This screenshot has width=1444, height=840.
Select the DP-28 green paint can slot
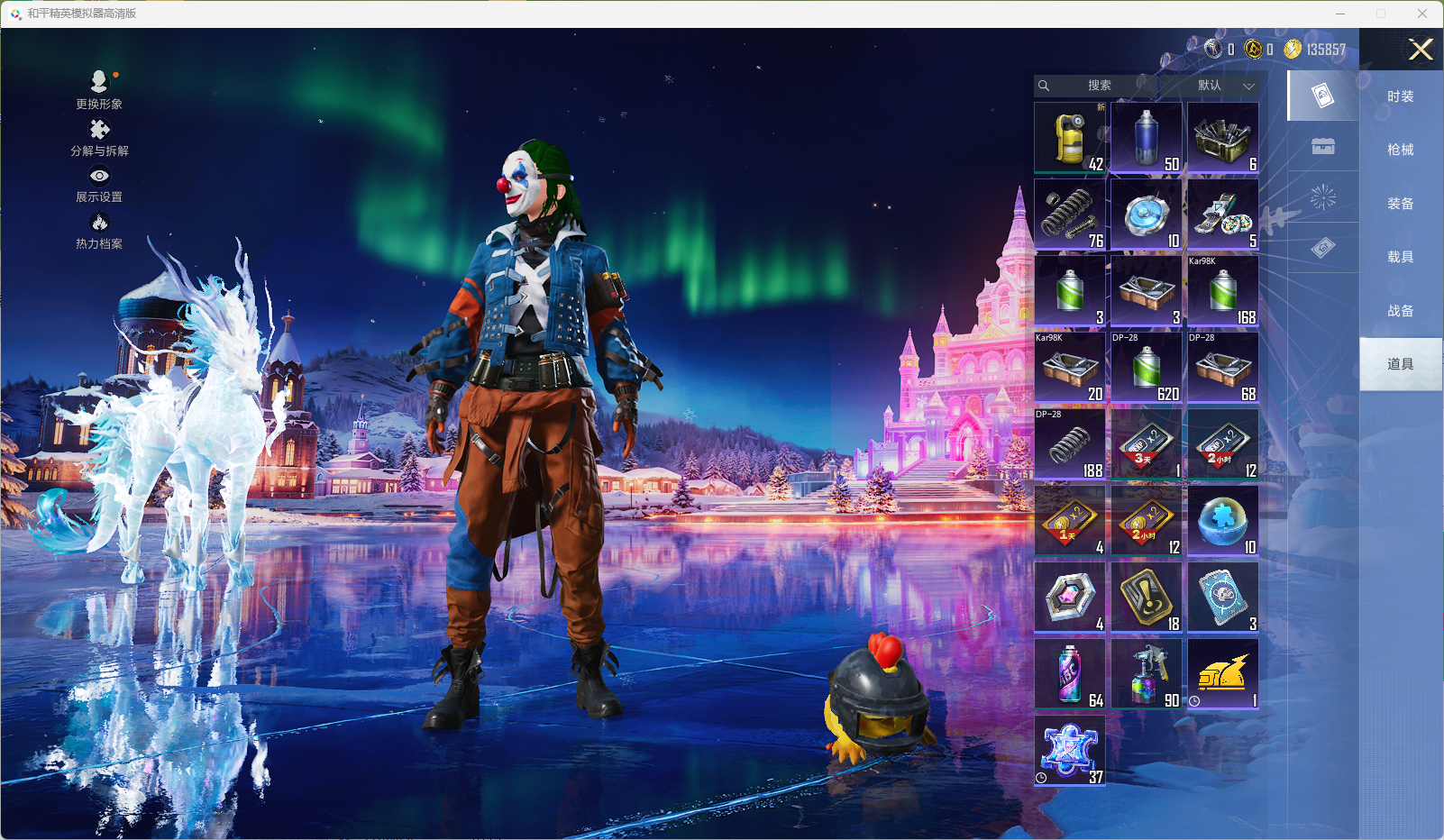(x=1147, y=367)
